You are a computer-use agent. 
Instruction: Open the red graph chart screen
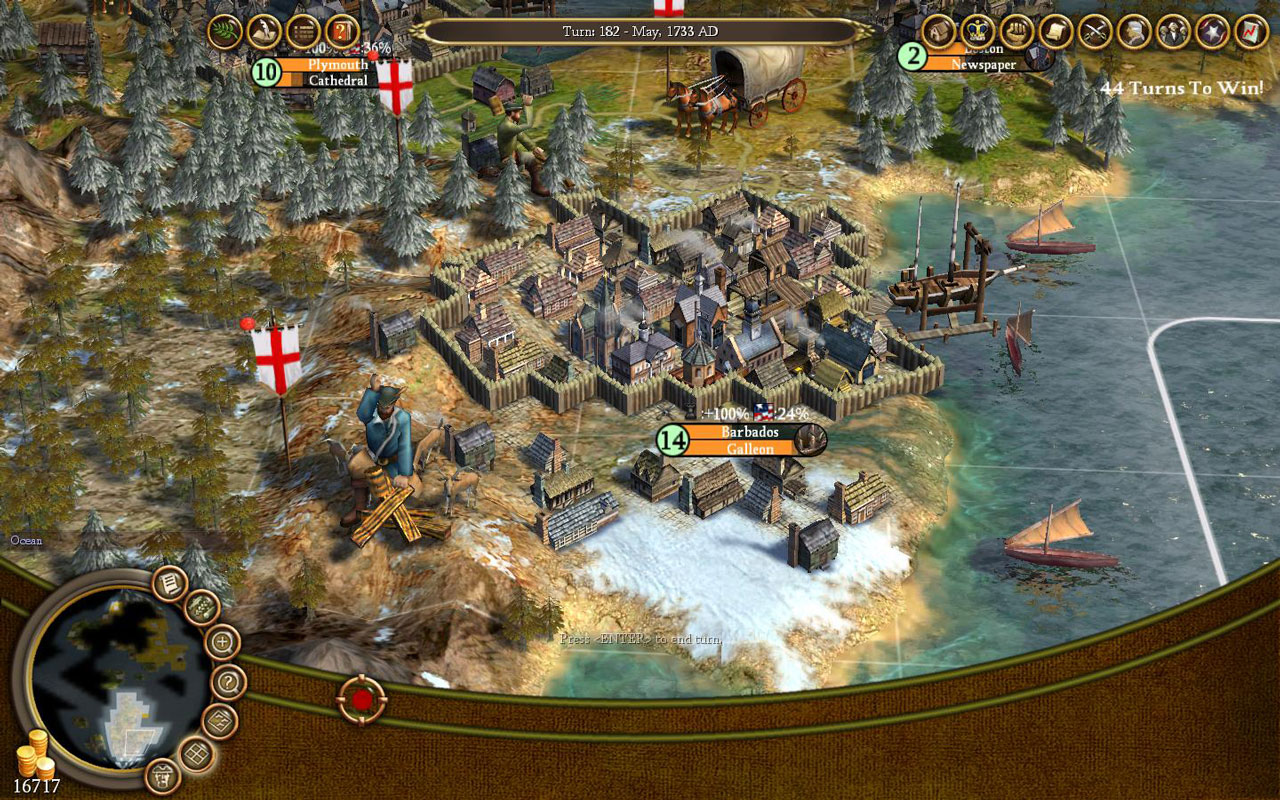click(x=1251, y=31)
